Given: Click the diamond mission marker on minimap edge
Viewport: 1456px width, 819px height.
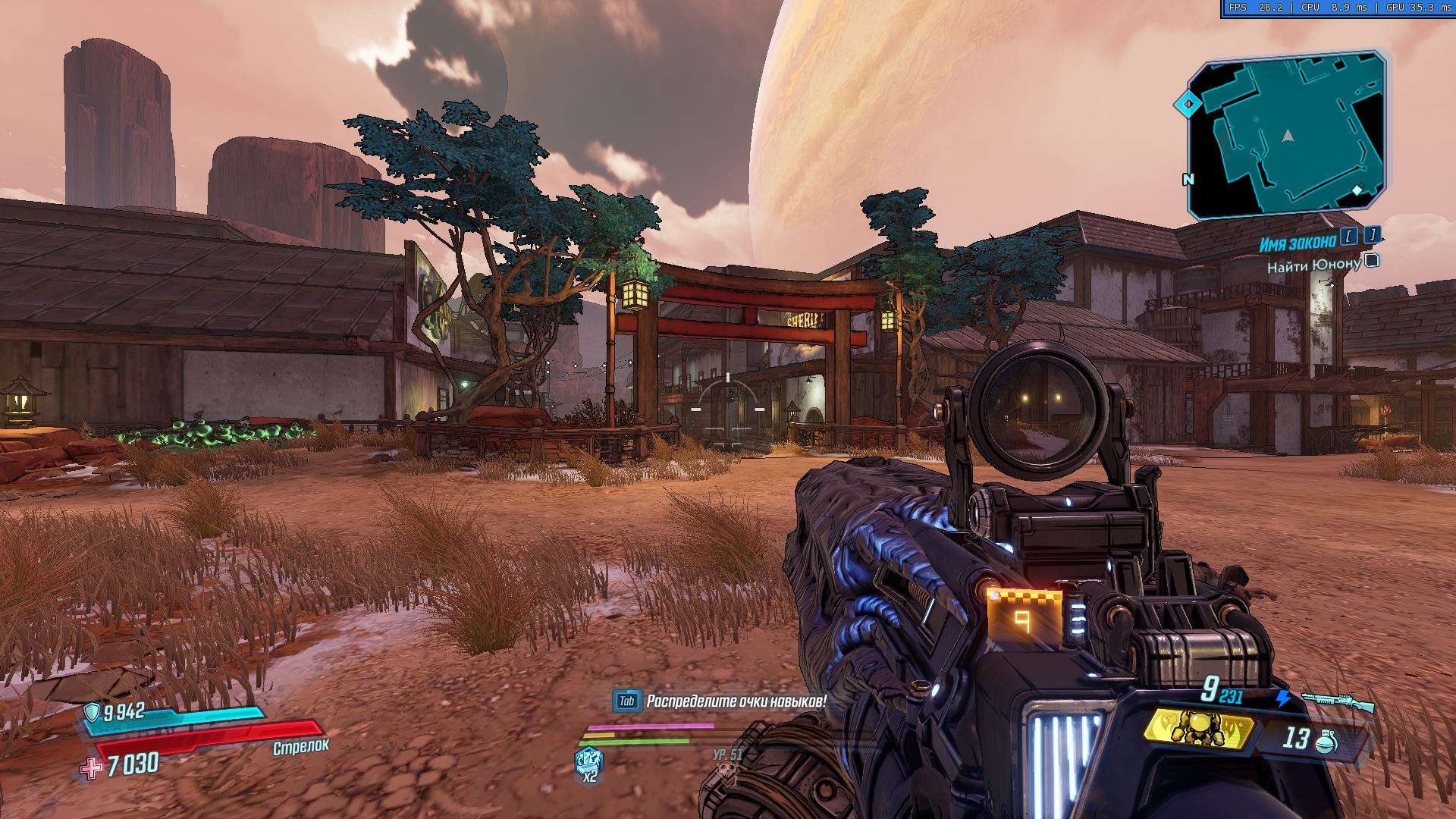Looking at the screenshot, I should point(1188,104).
